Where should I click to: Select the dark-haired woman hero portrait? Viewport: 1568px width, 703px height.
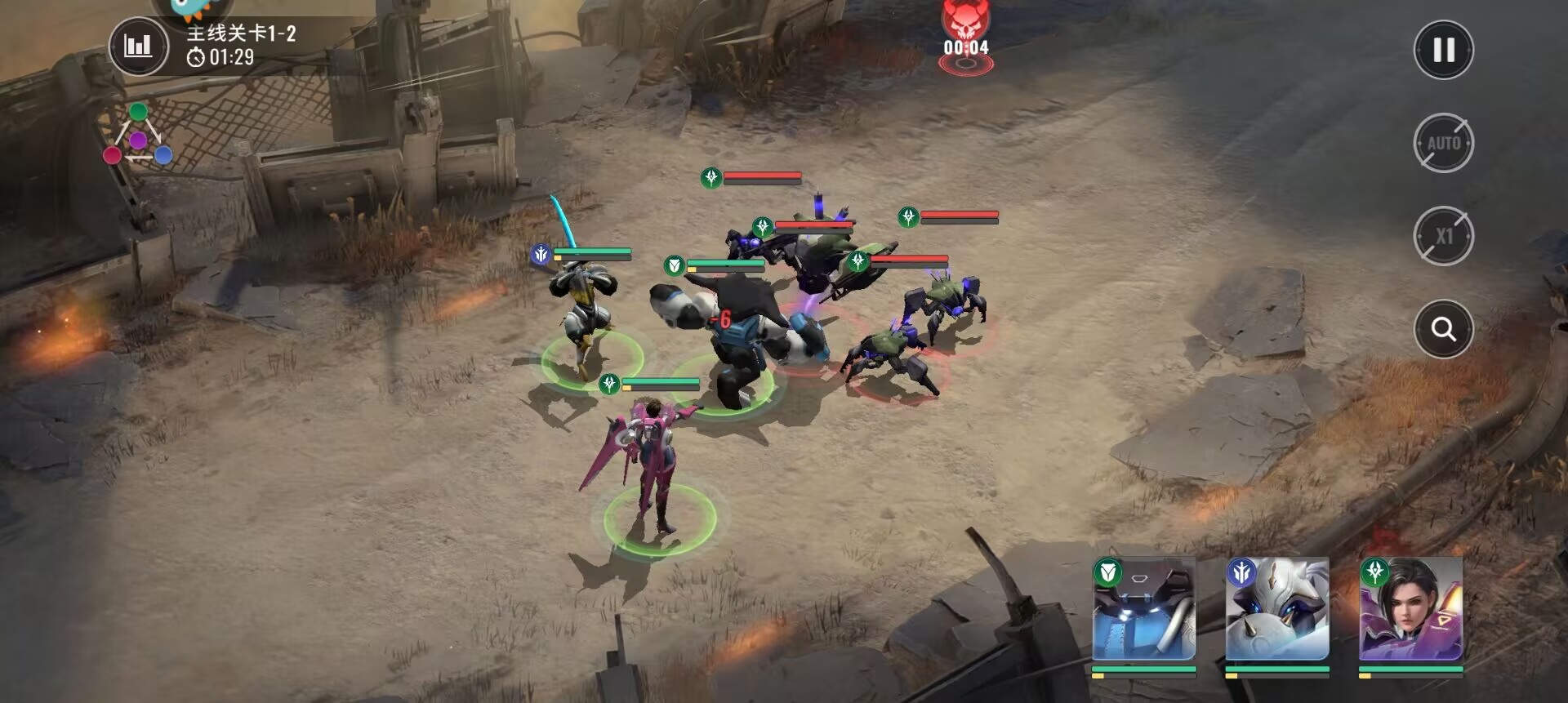pyautogui.click(x=1410, y=609)
